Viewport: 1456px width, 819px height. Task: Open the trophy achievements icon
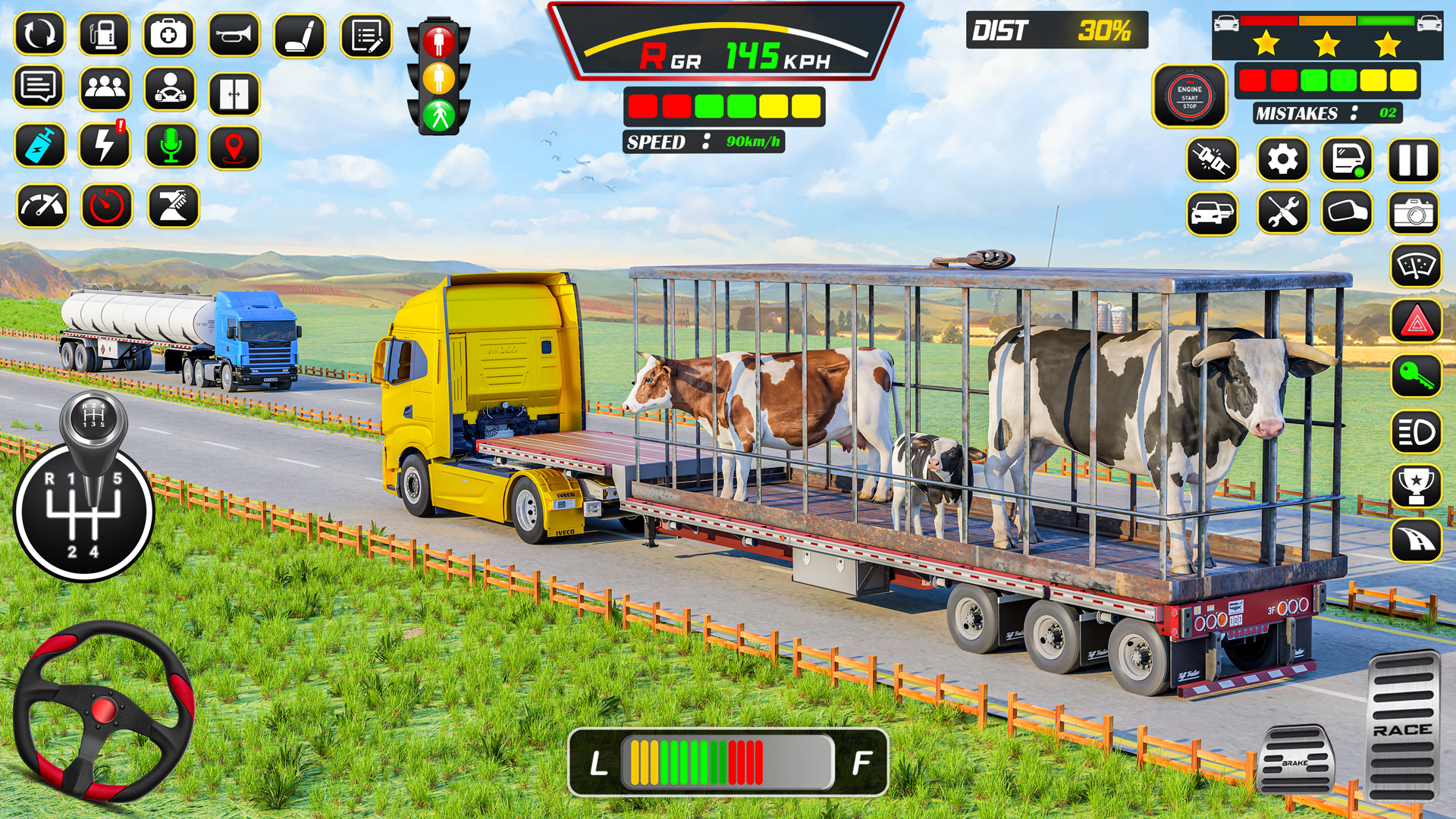pos(1416,485)
